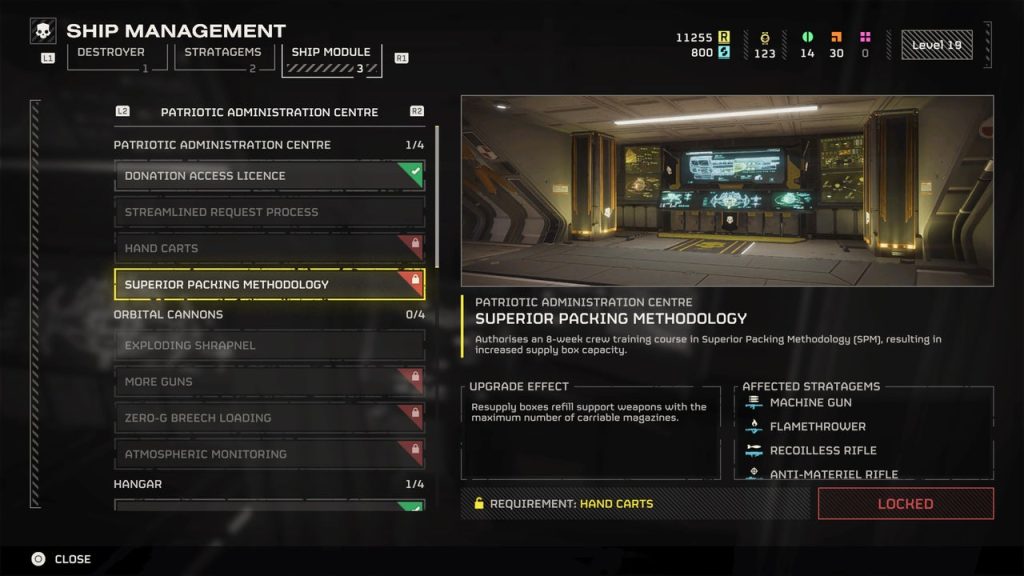Select Zero-G Breech Loading upgrade
This screenshot has height=576, width=1024.
click(269, 418)
